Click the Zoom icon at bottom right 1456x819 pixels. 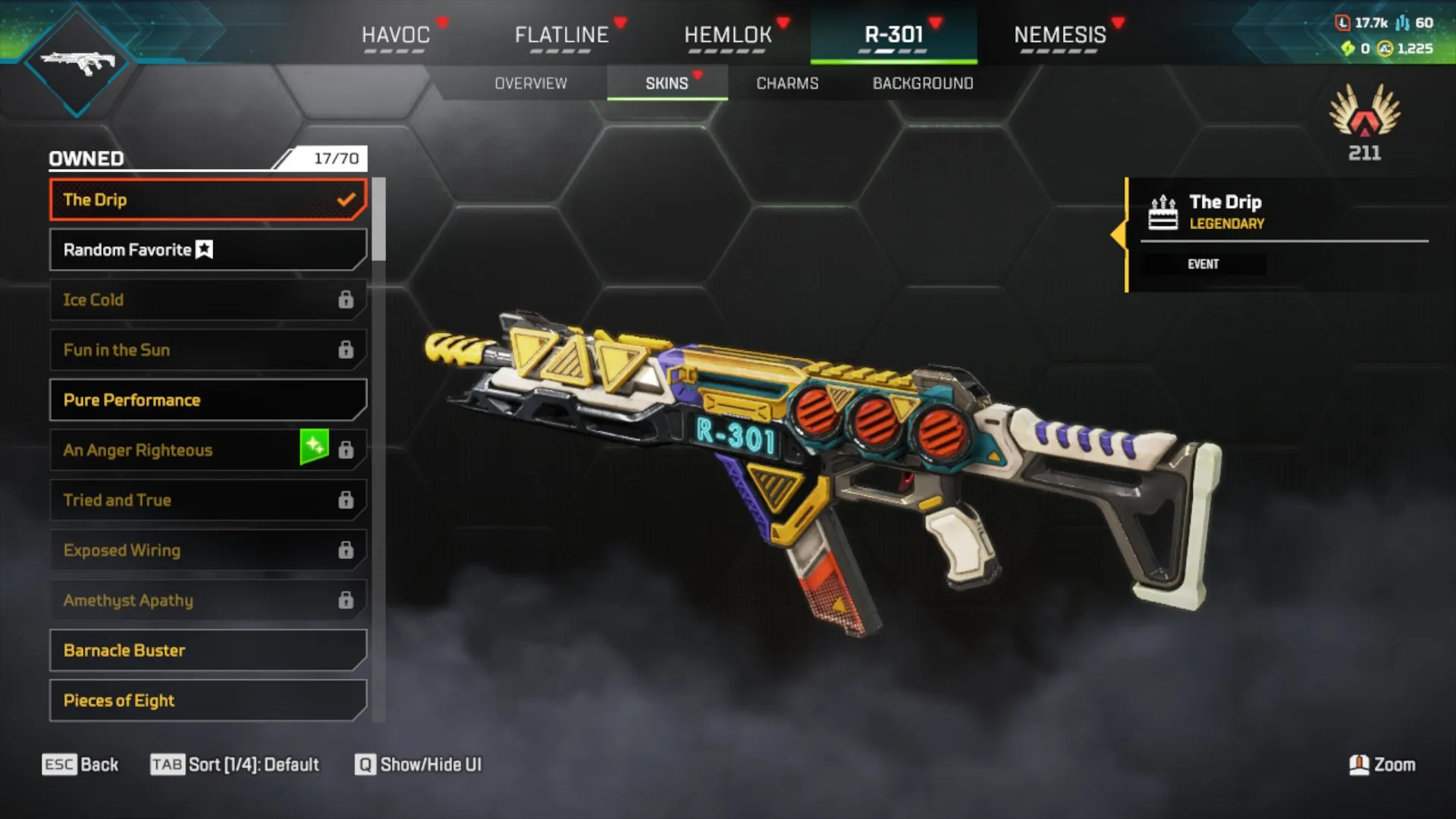1358,765
